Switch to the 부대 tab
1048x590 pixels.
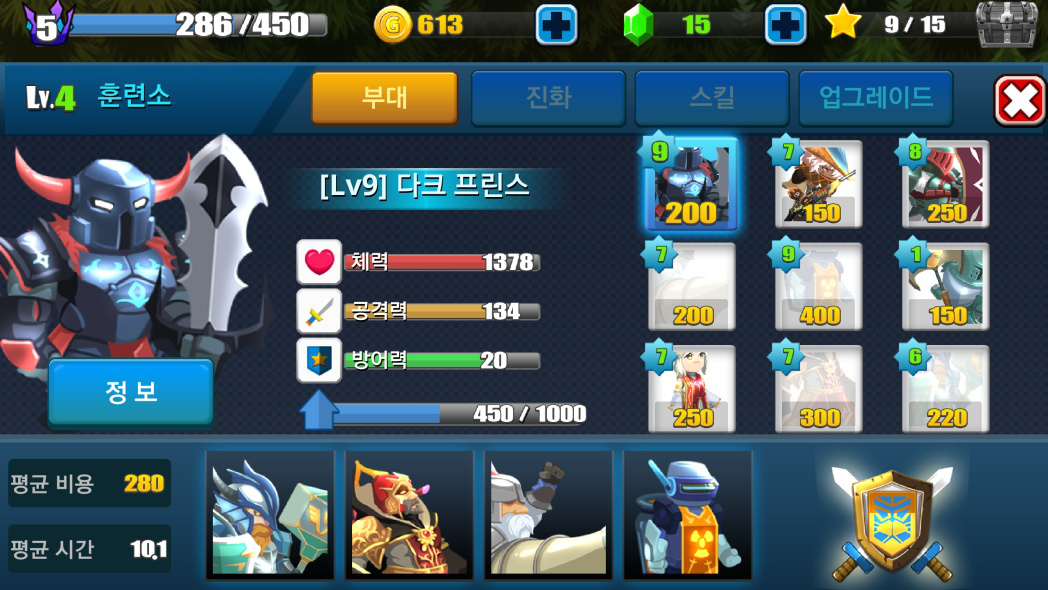pyautogui.click(x=384, y=97)
